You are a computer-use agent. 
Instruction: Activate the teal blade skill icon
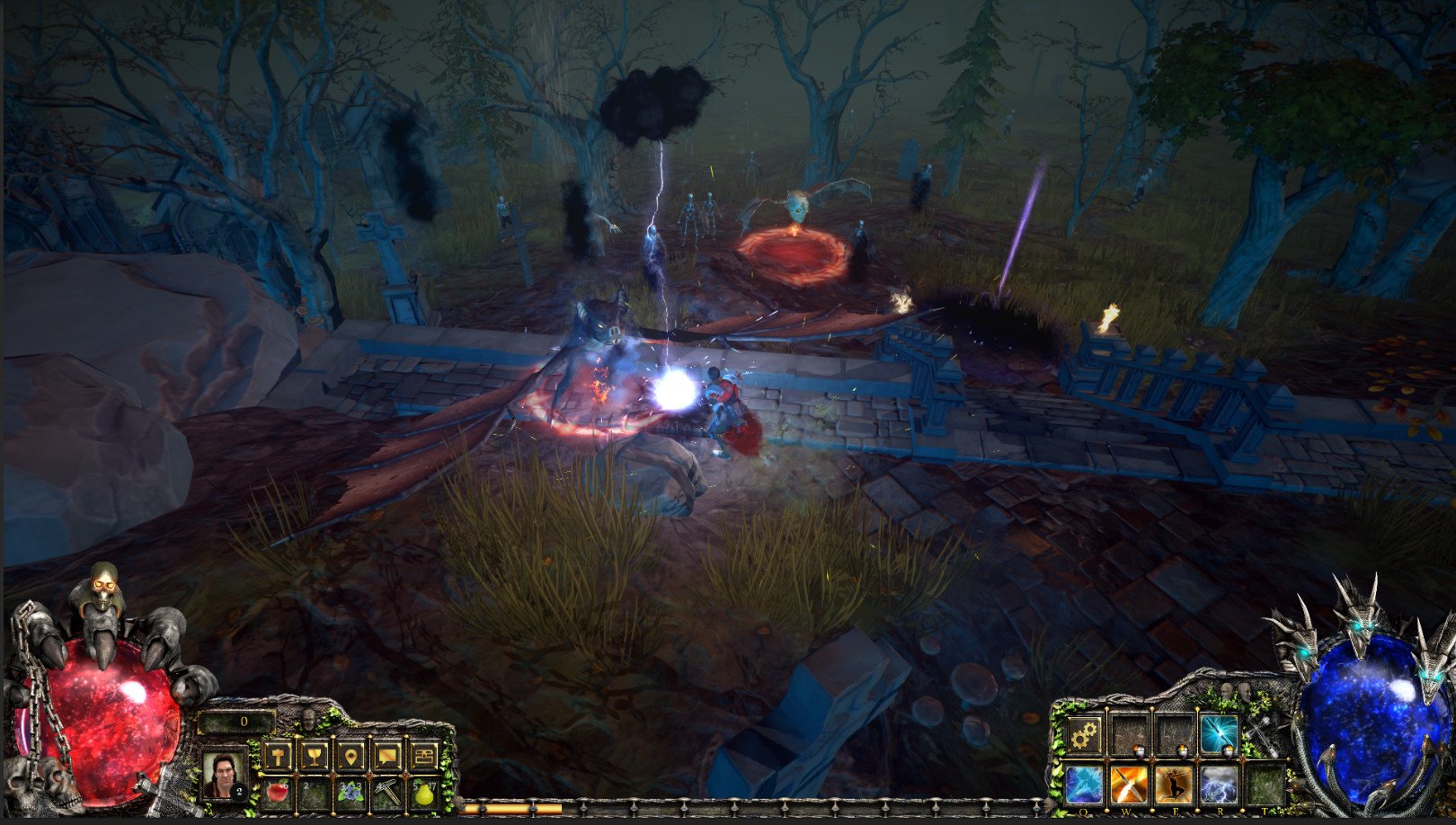(1220, 732)
